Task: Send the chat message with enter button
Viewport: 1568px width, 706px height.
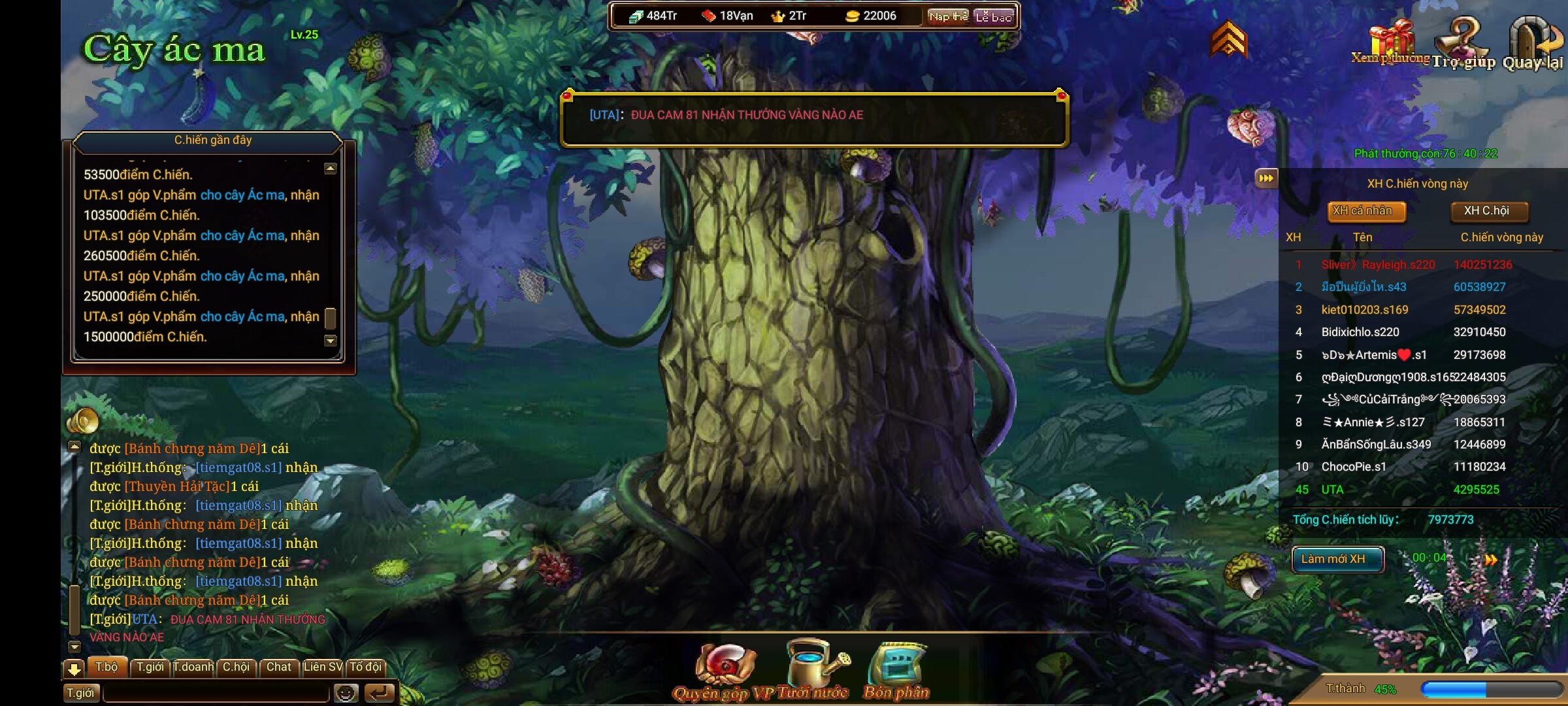Action: (380, 693)
